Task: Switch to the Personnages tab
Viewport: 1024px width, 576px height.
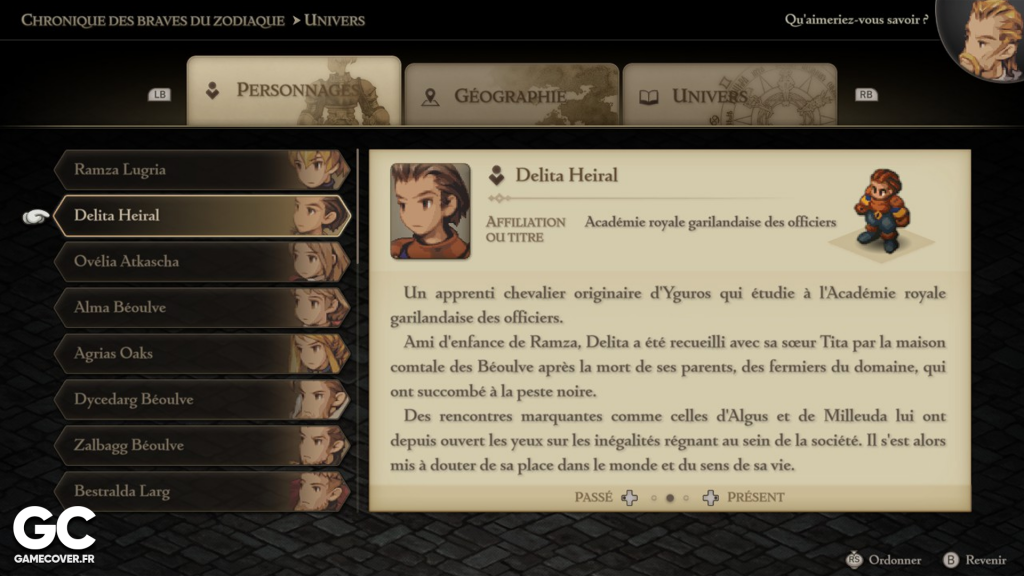Action: [294, 91]
